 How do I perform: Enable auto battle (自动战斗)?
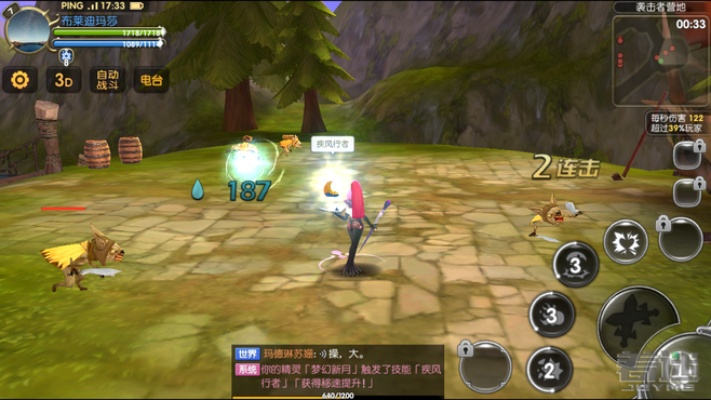click(x=107, y=80)
